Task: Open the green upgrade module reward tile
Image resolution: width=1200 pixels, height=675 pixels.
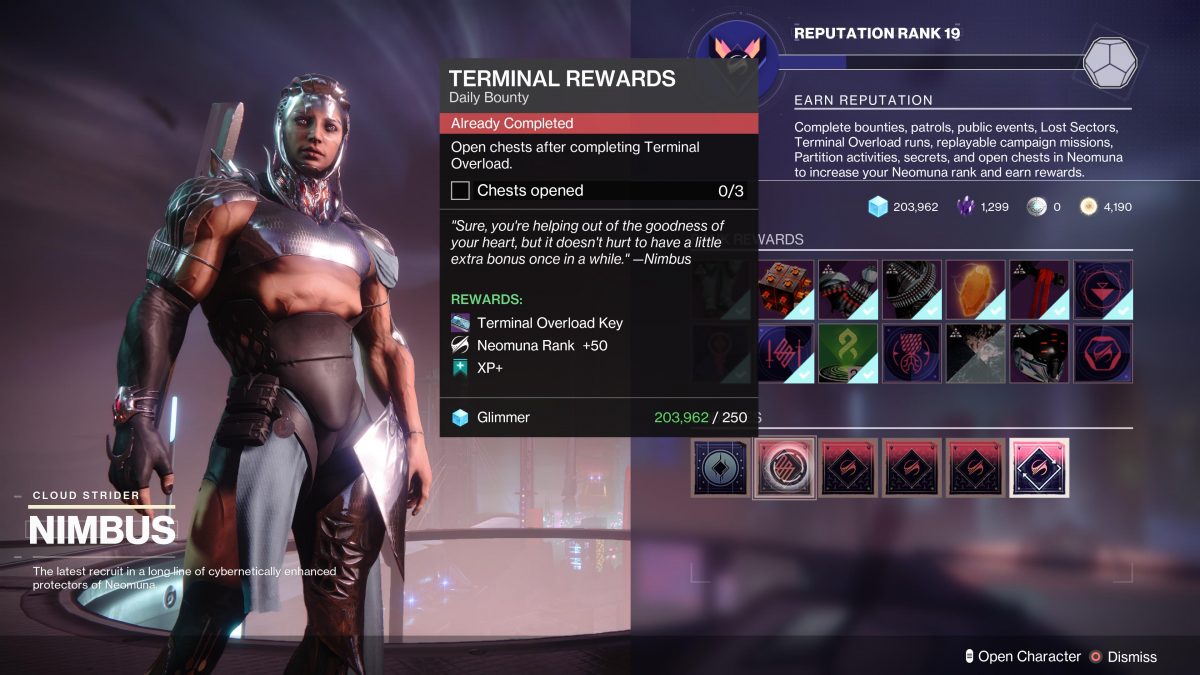Action: coord(848,353)
